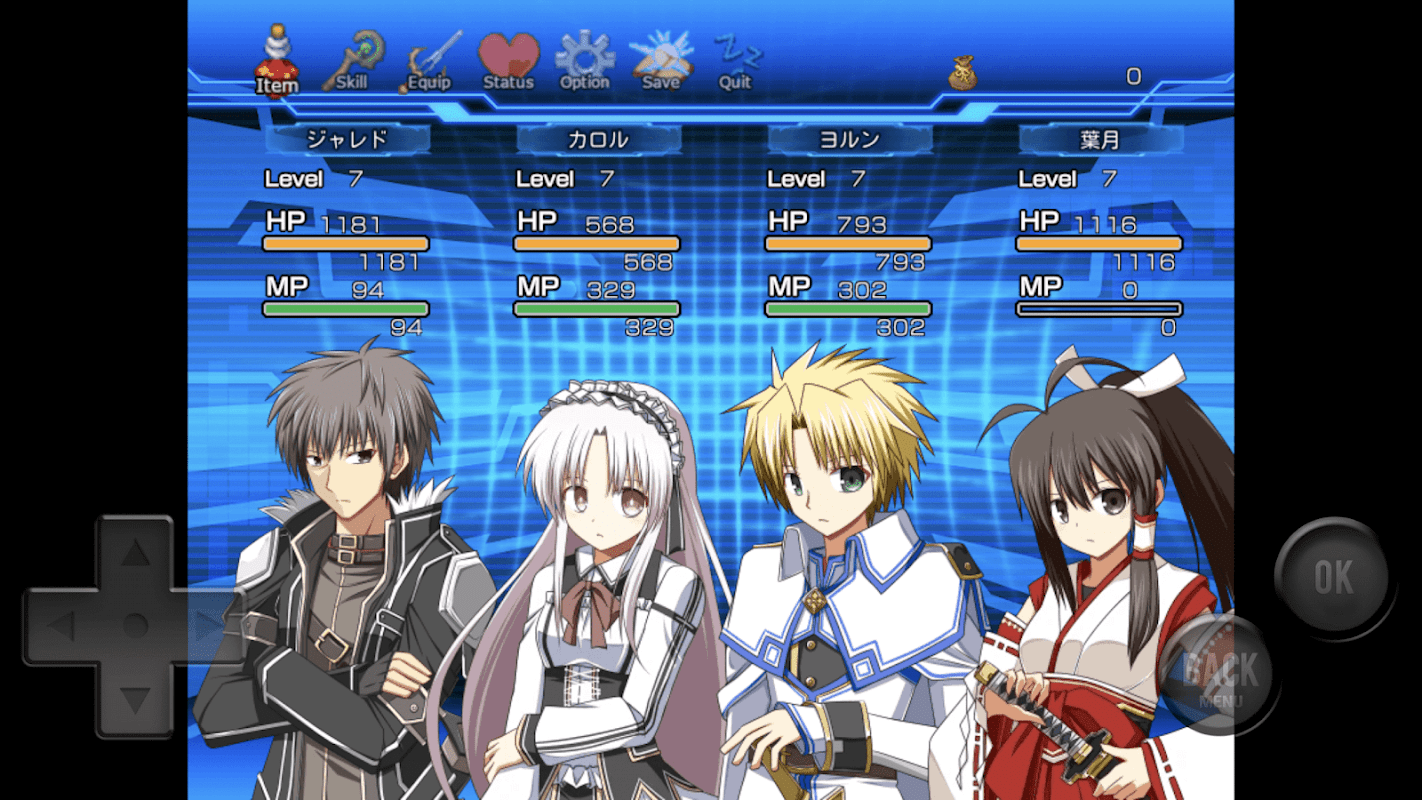
Task: Tap the D-pad left arrow
Action: point(61,627)
